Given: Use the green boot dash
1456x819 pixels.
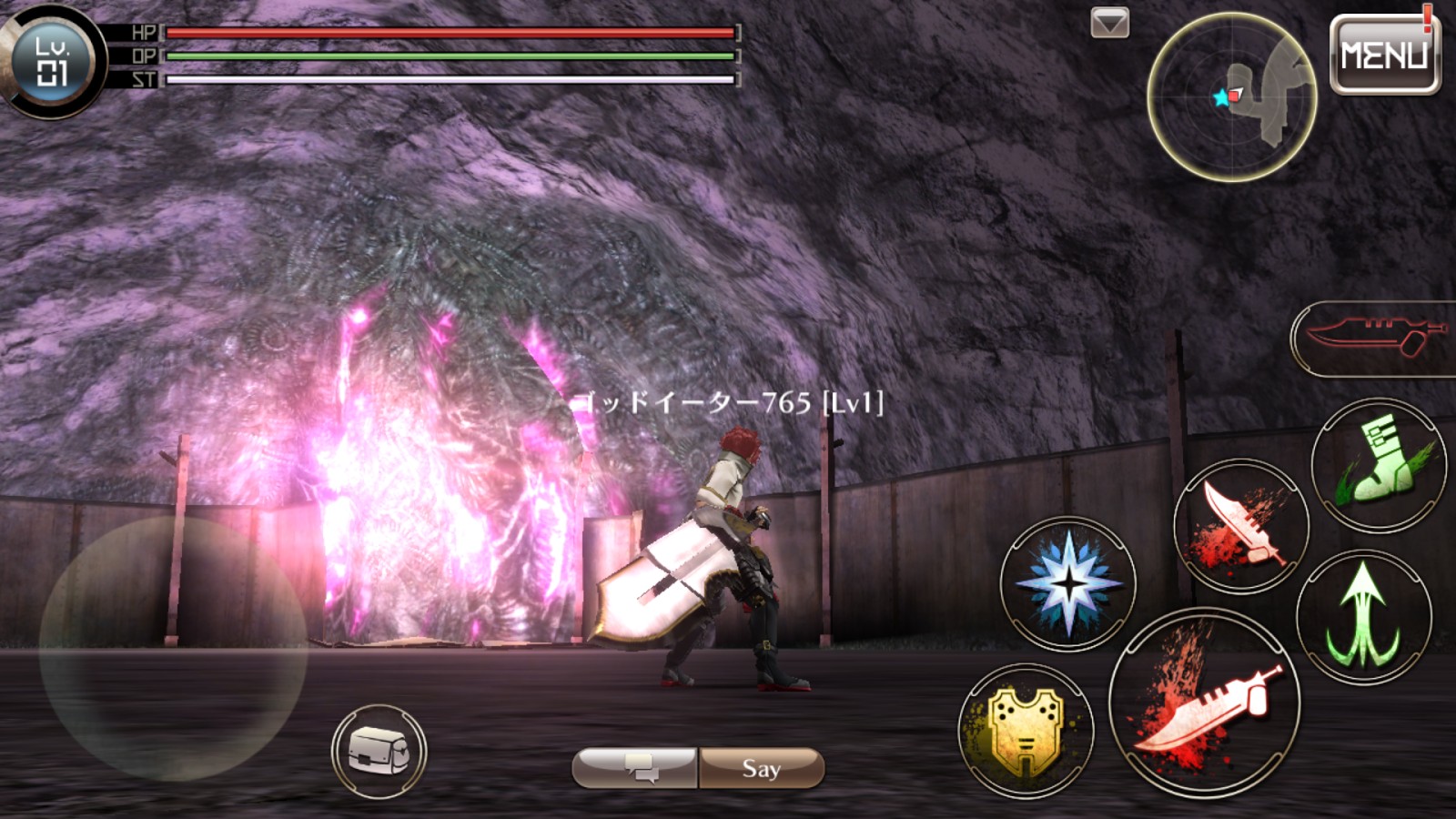Looking at the screenshot, I should click(1378, 466).
